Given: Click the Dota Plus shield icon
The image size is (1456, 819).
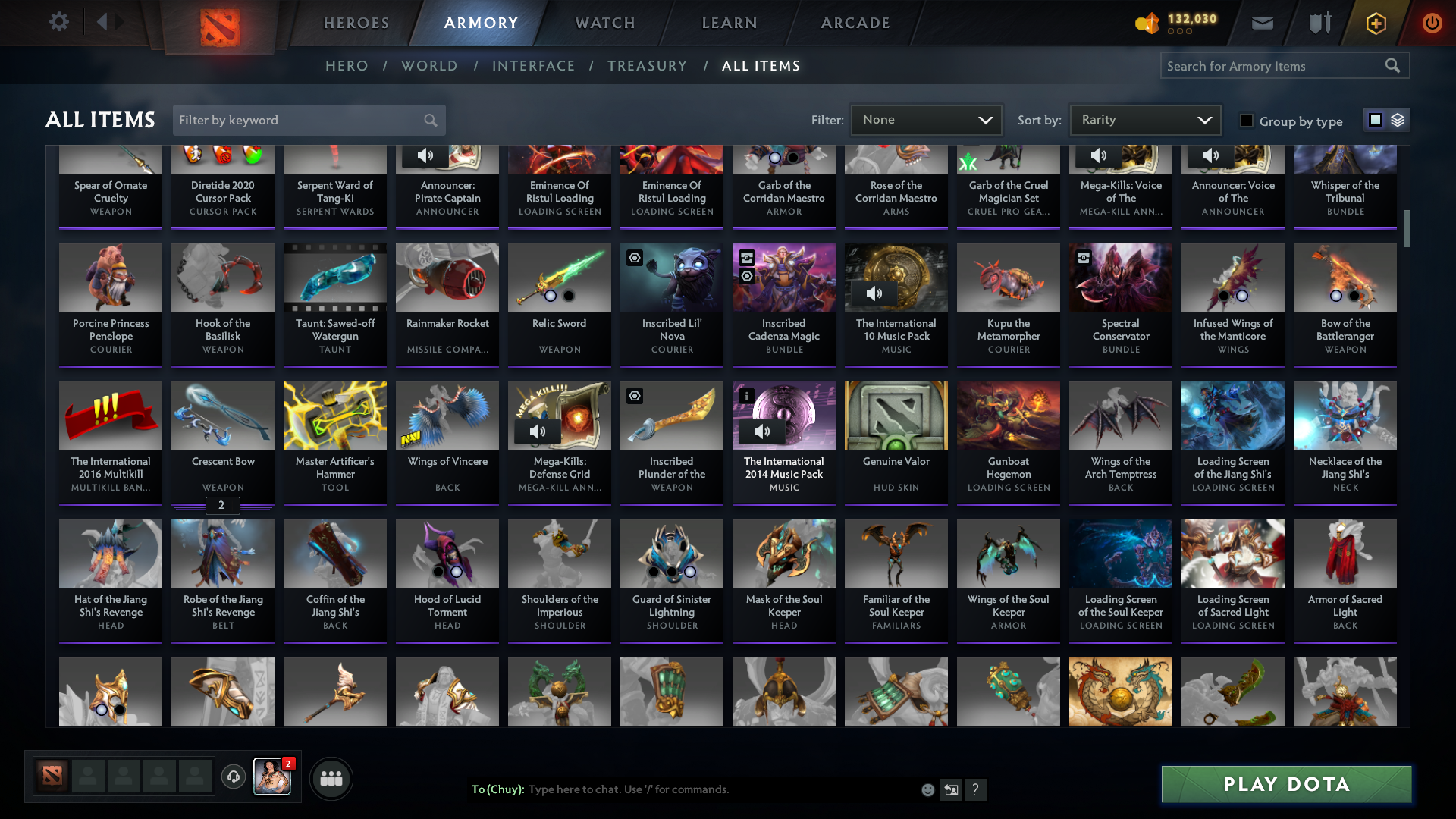Looking at the screenshot, I should tap(1319, 22).
